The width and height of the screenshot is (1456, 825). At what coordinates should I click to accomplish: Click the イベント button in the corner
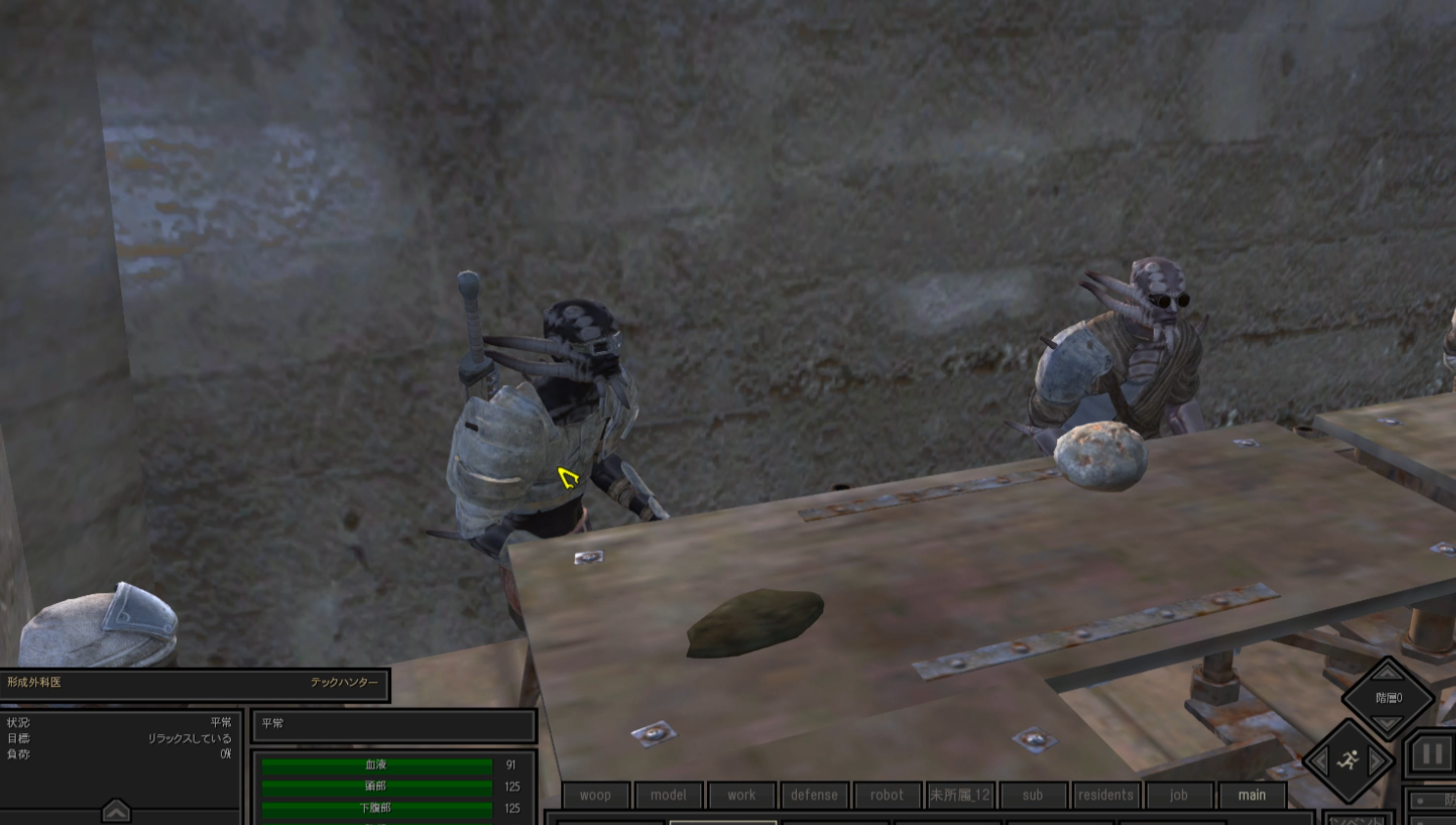(x=1358, y=819)
